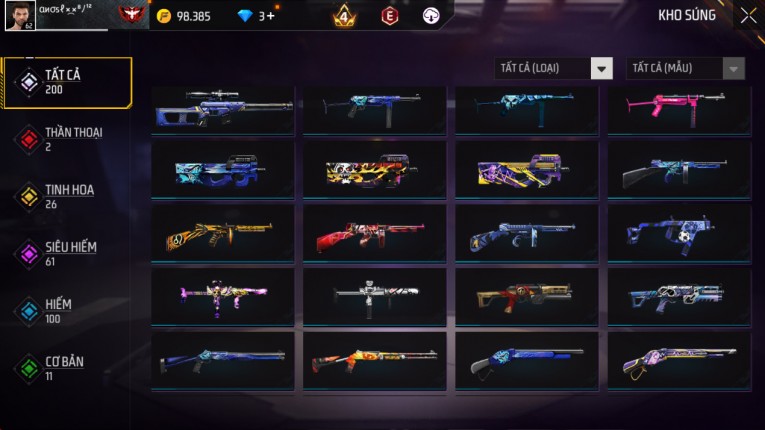The height and width of the screenshot is (430, 765).
Task: Open the player profile avatar
Action: [19, 15]
